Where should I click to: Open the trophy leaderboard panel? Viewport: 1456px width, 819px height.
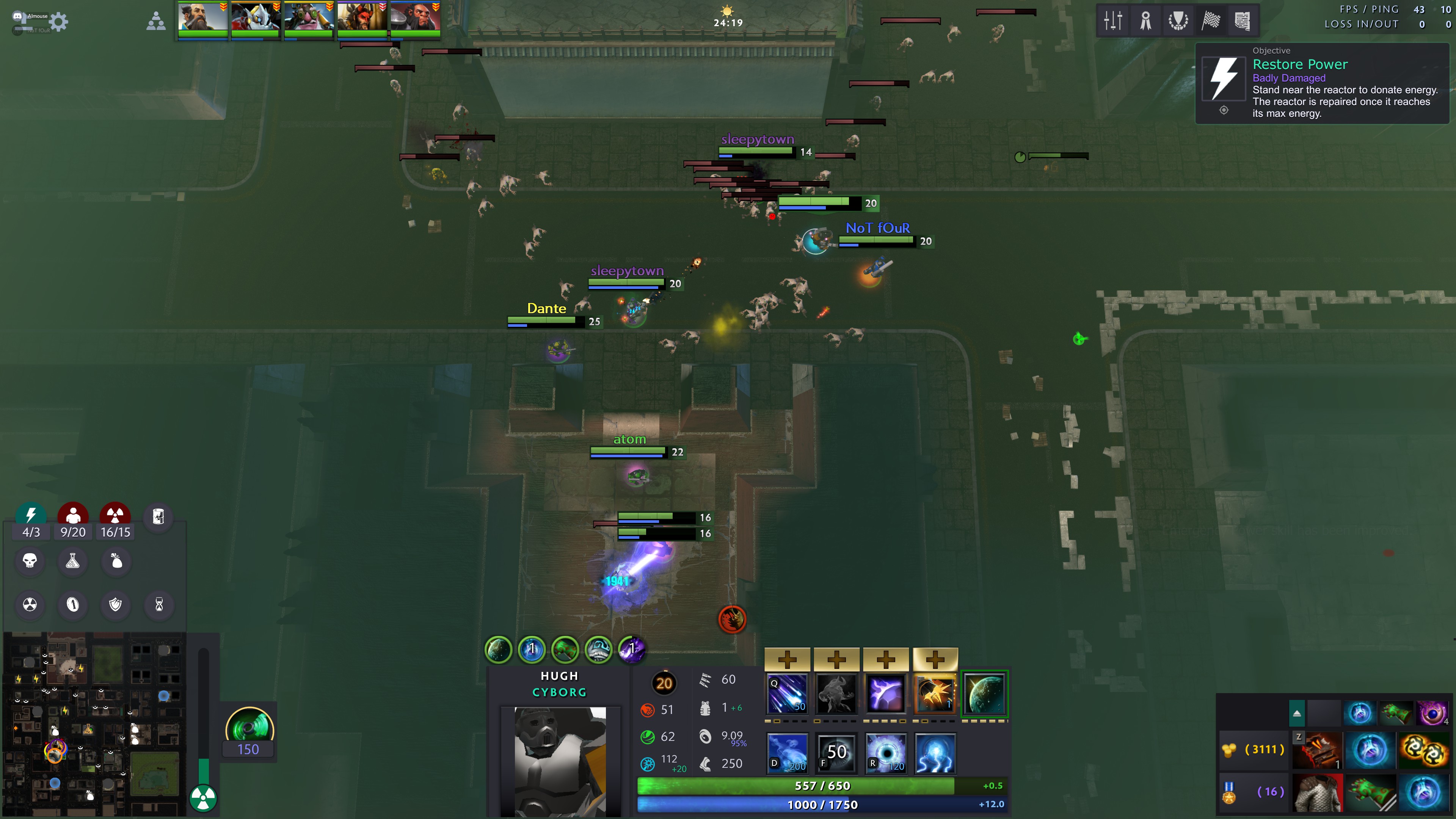(x=1178, y=21)
